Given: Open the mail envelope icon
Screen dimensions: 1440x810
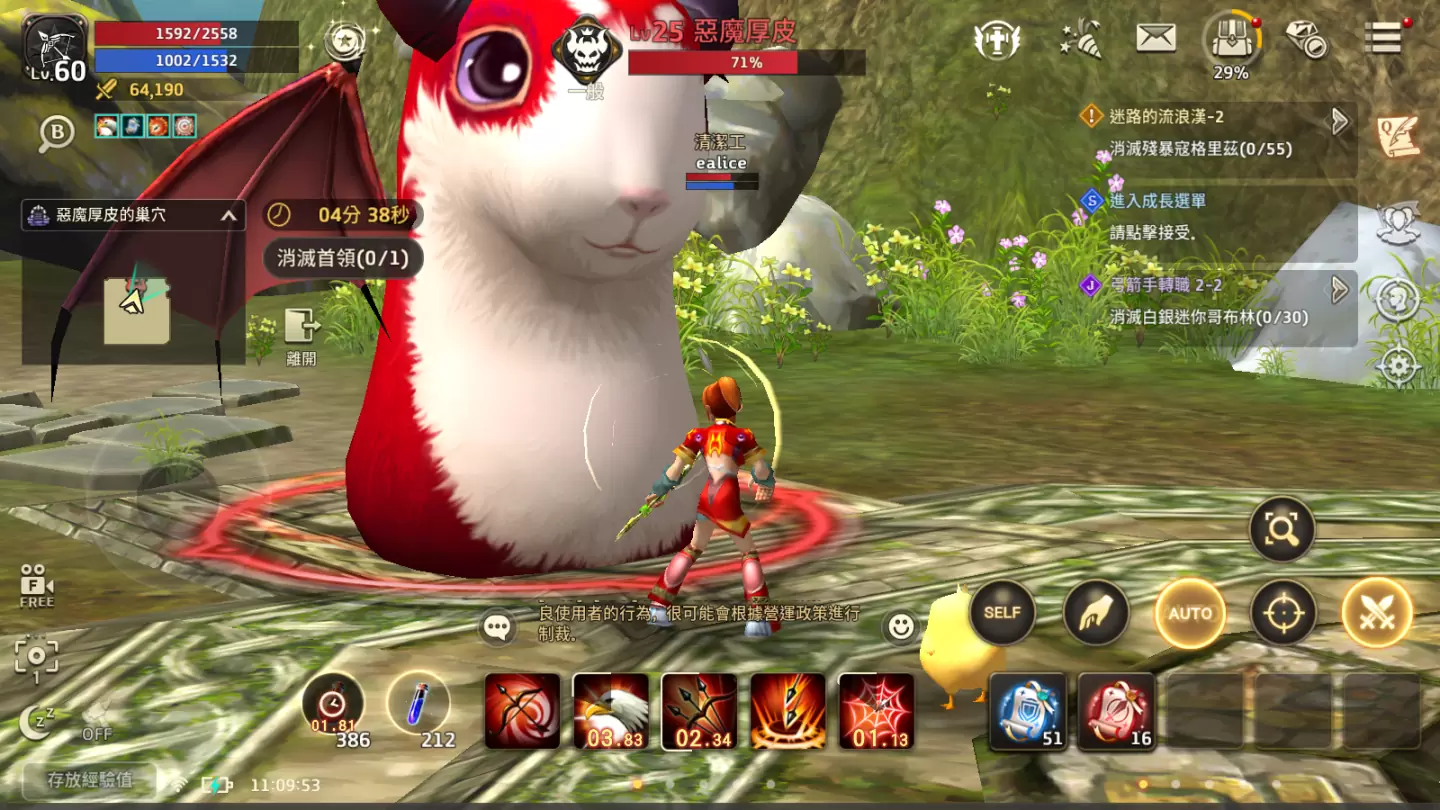Looking at the screenshot, I should point(1156,39).
